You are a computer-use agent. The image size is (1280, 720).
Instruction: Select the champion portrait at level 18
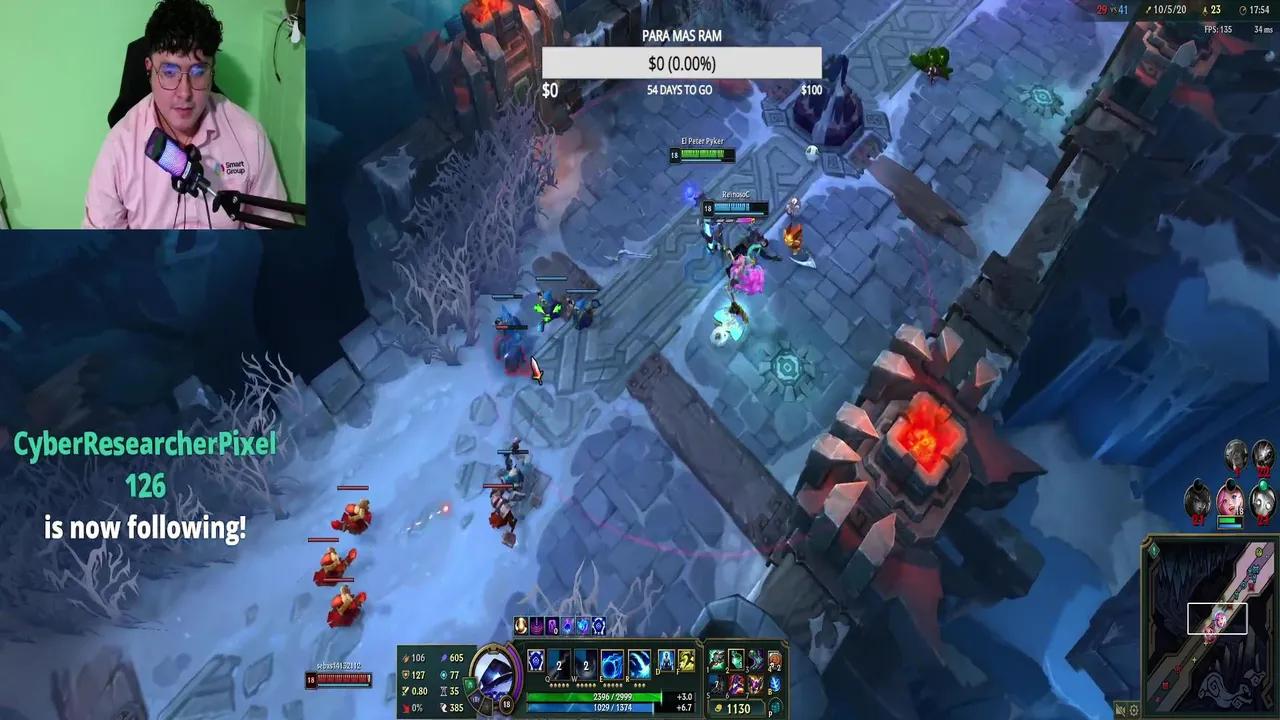[495, 674]
